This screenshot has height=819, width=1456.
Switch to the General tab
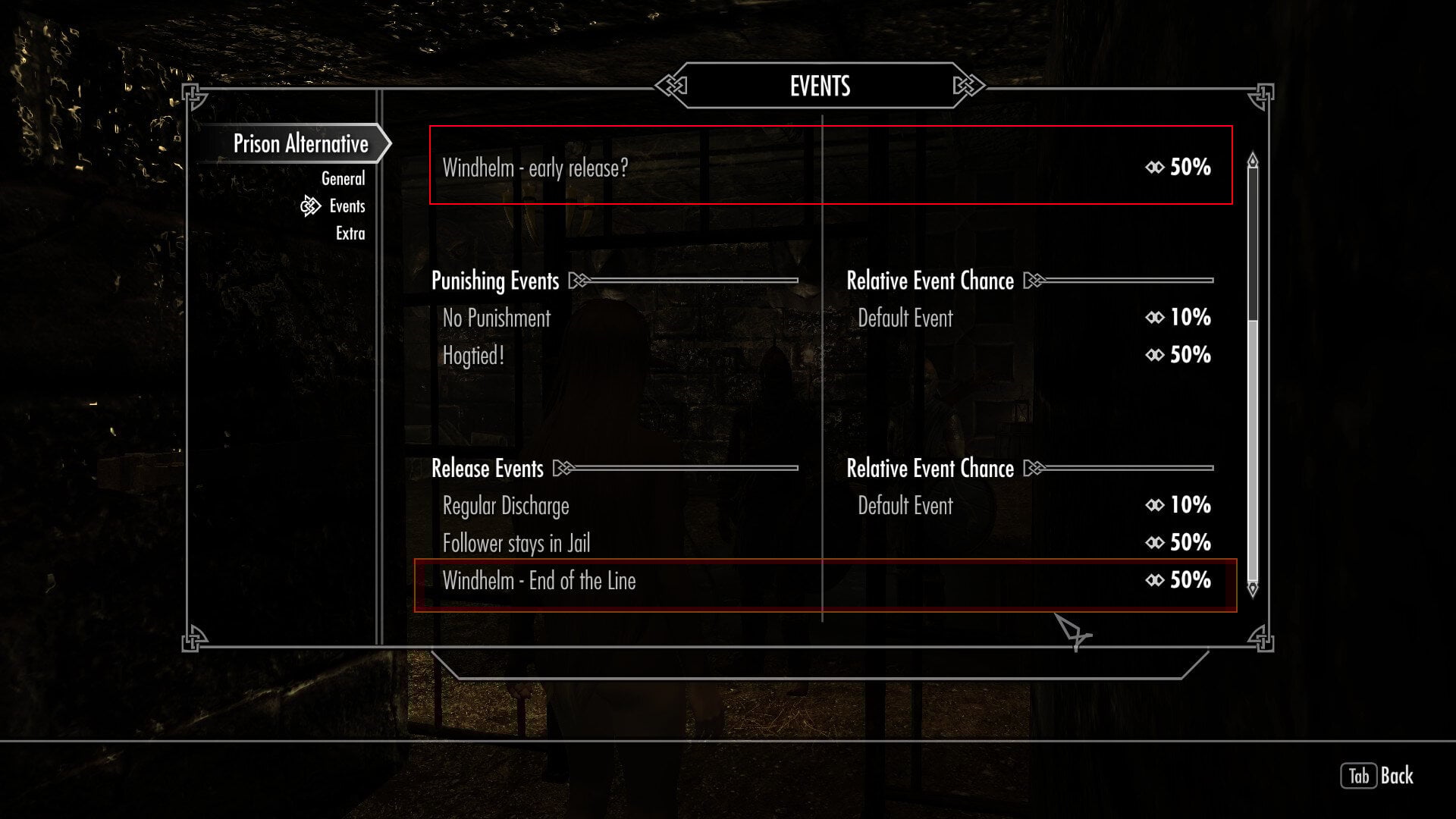(x=343, y=178)
